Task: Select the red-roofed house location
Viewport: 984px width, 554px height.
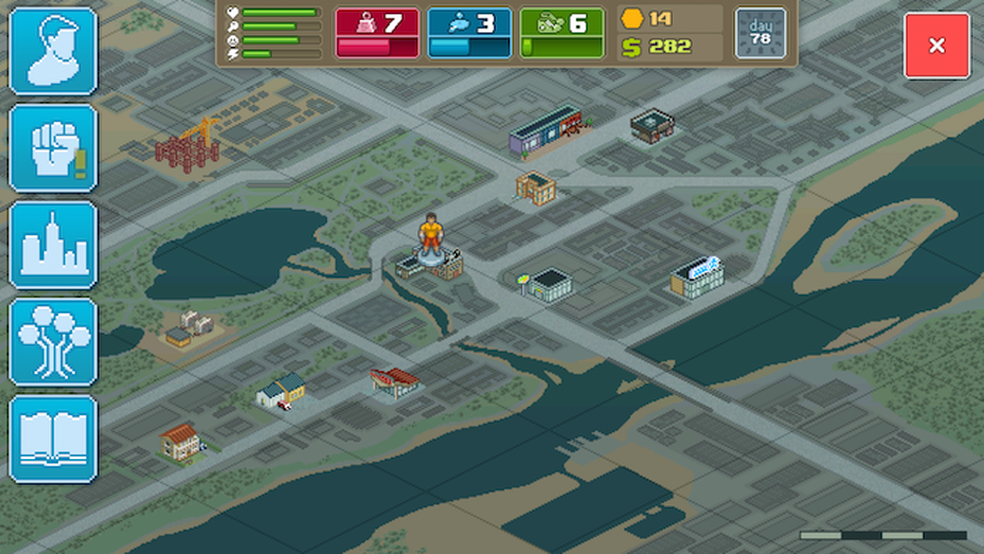Action: point(181,440)
